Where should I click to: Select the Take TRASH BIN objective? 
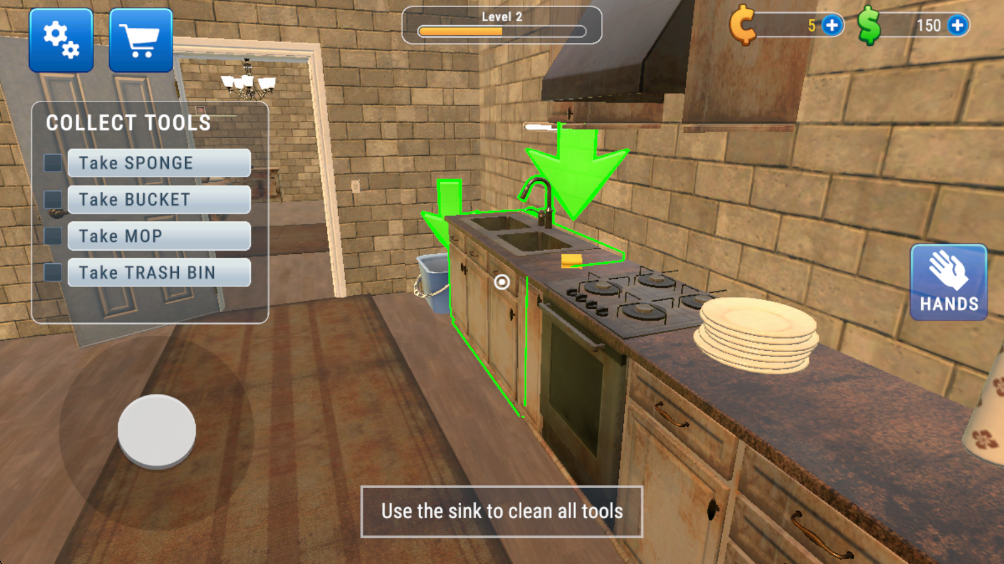point(159,272)
